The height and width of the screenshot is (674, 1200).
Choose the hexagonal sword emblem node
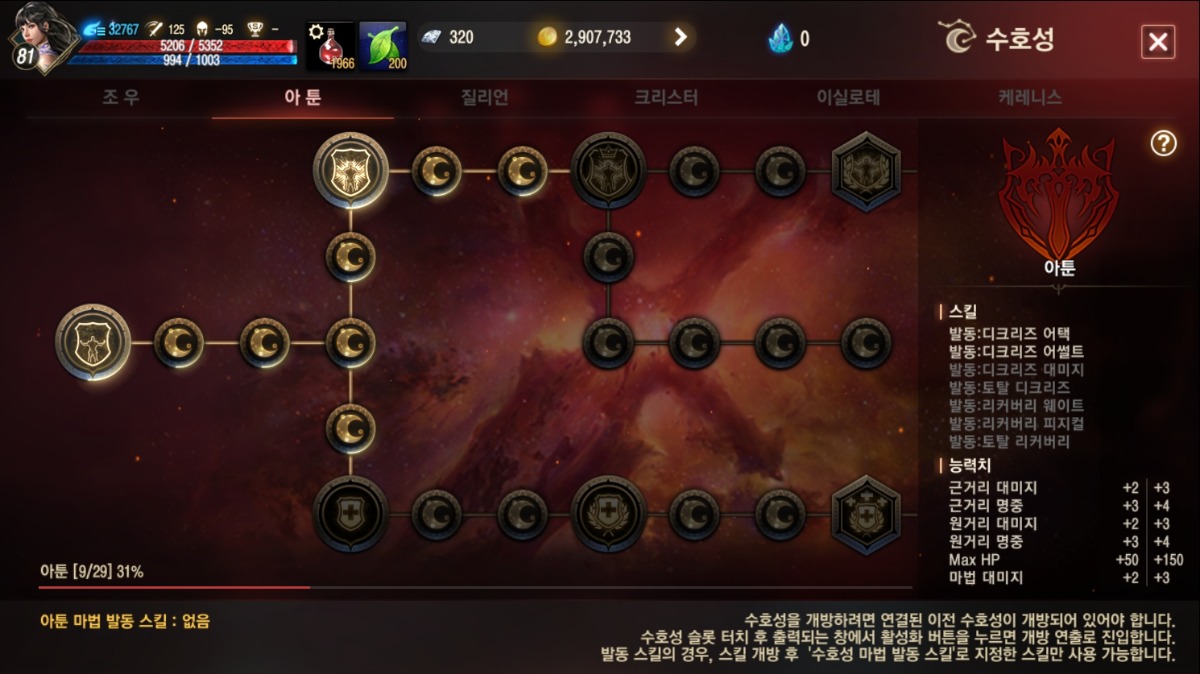pyautogui.click(x=866, y=171)
